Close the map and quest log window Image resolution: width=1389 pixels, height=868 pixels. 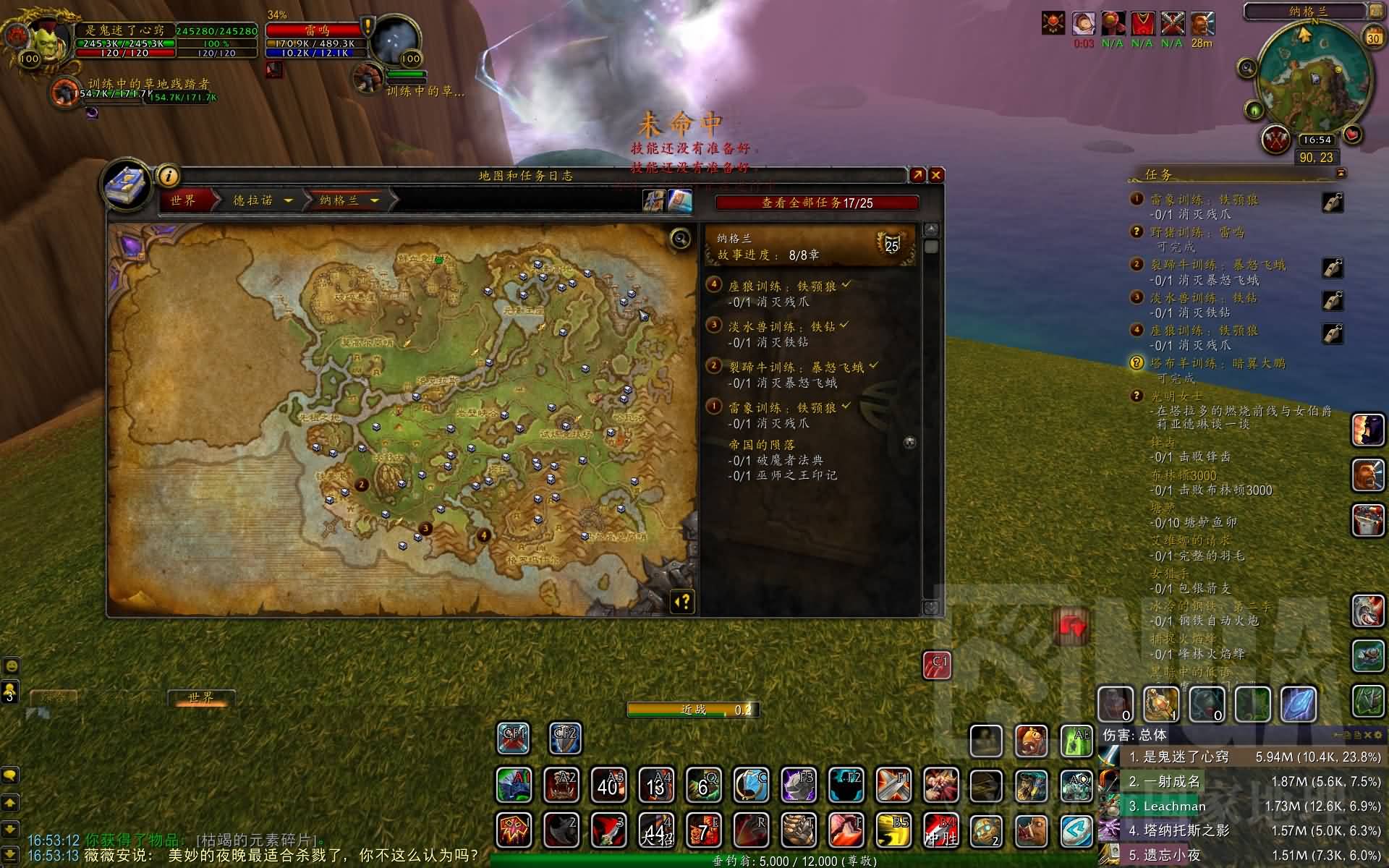(x=936, y=175)
